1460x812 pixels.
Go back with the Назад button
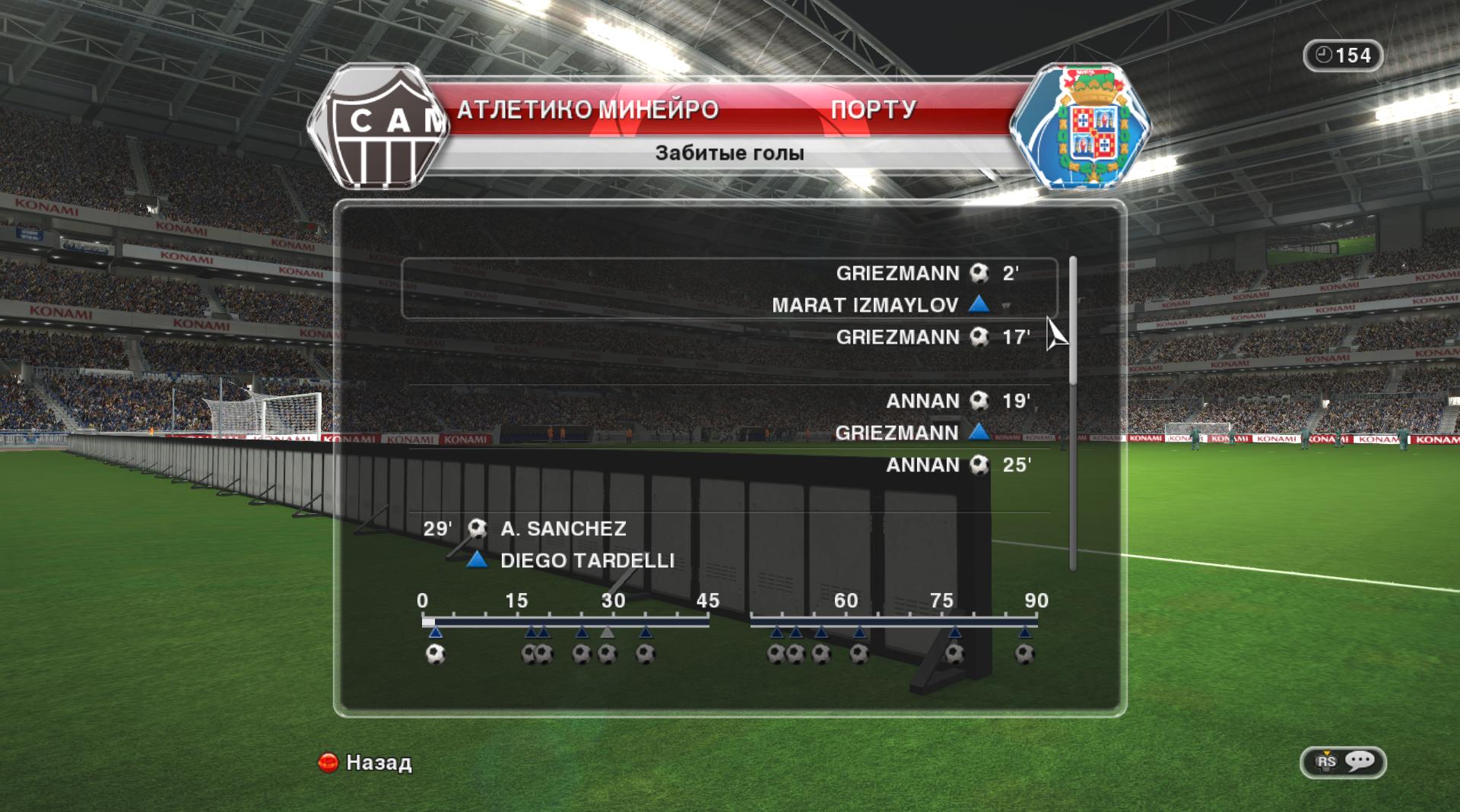tap(365, 762)
